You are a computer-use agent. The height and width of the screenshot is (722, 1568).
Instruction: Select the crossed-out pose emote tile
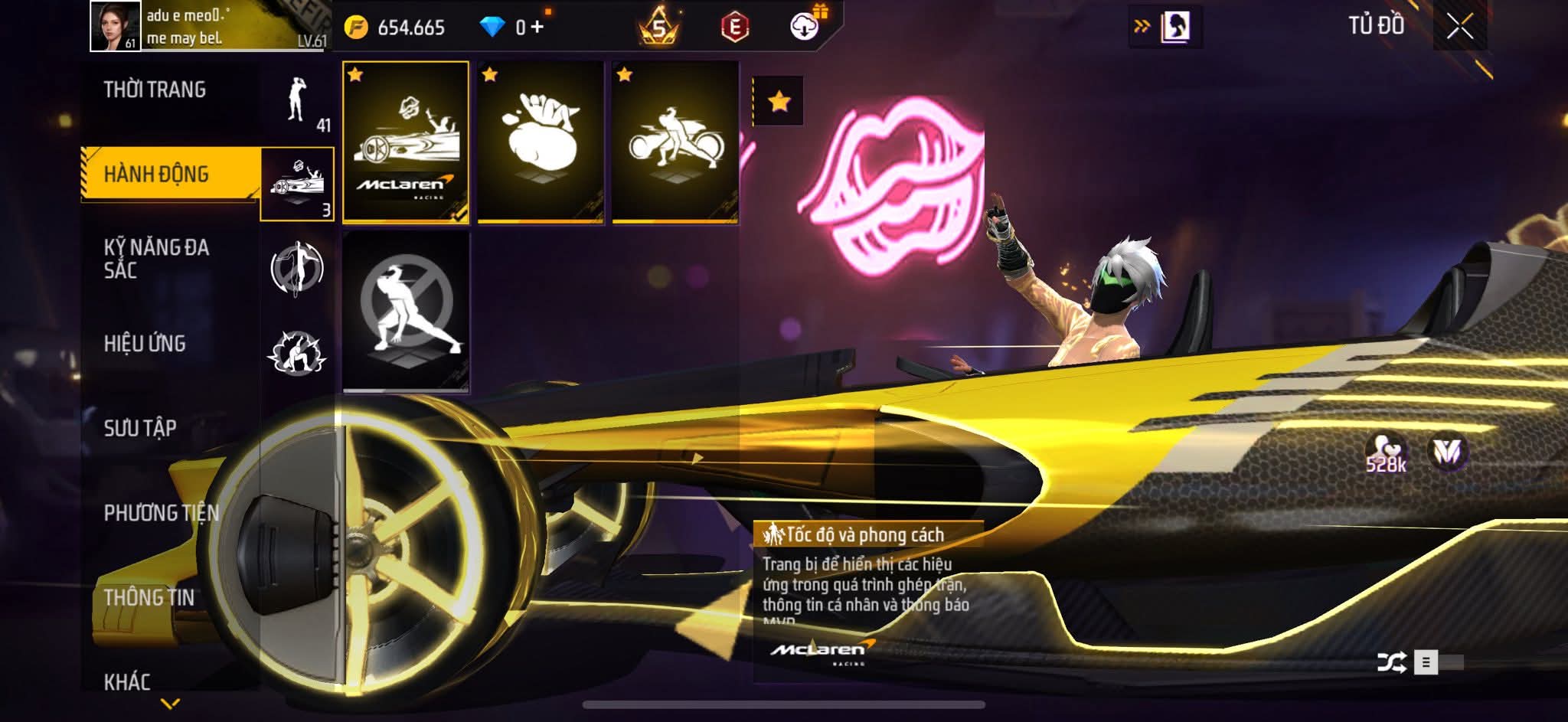(406, 312)
